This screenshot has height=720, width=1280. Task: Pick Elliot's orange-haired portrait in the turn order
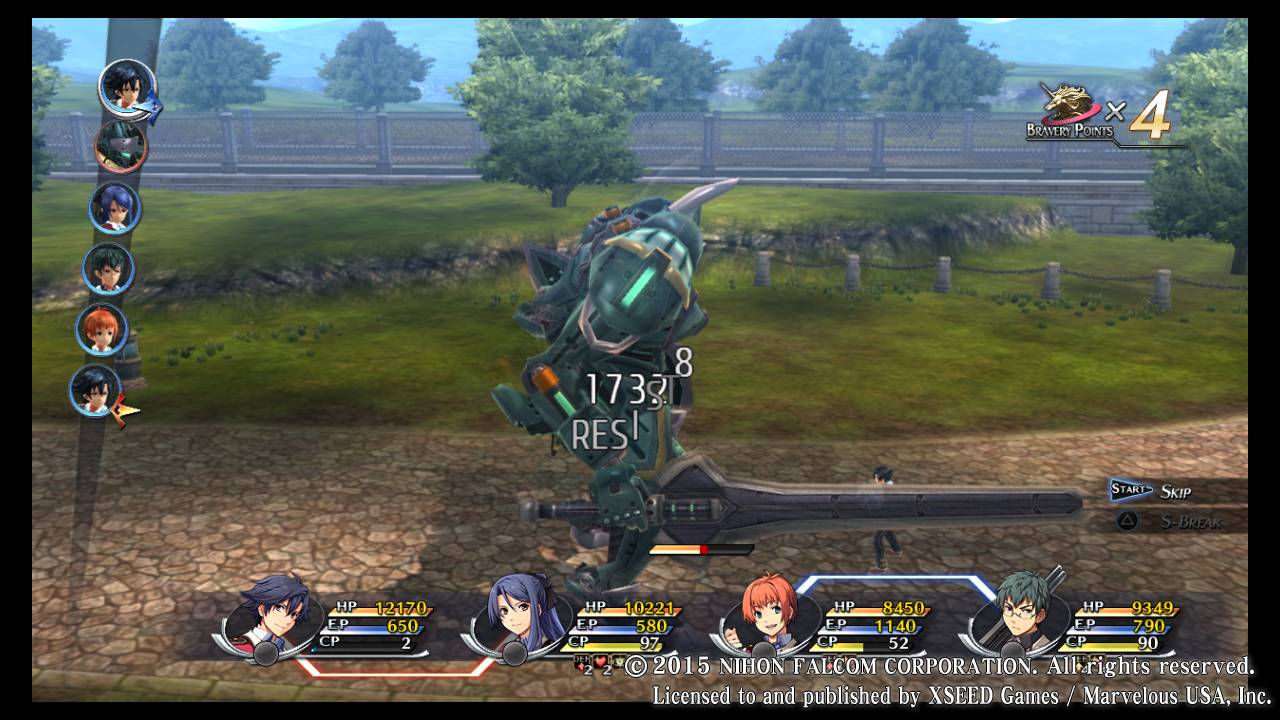102,329
